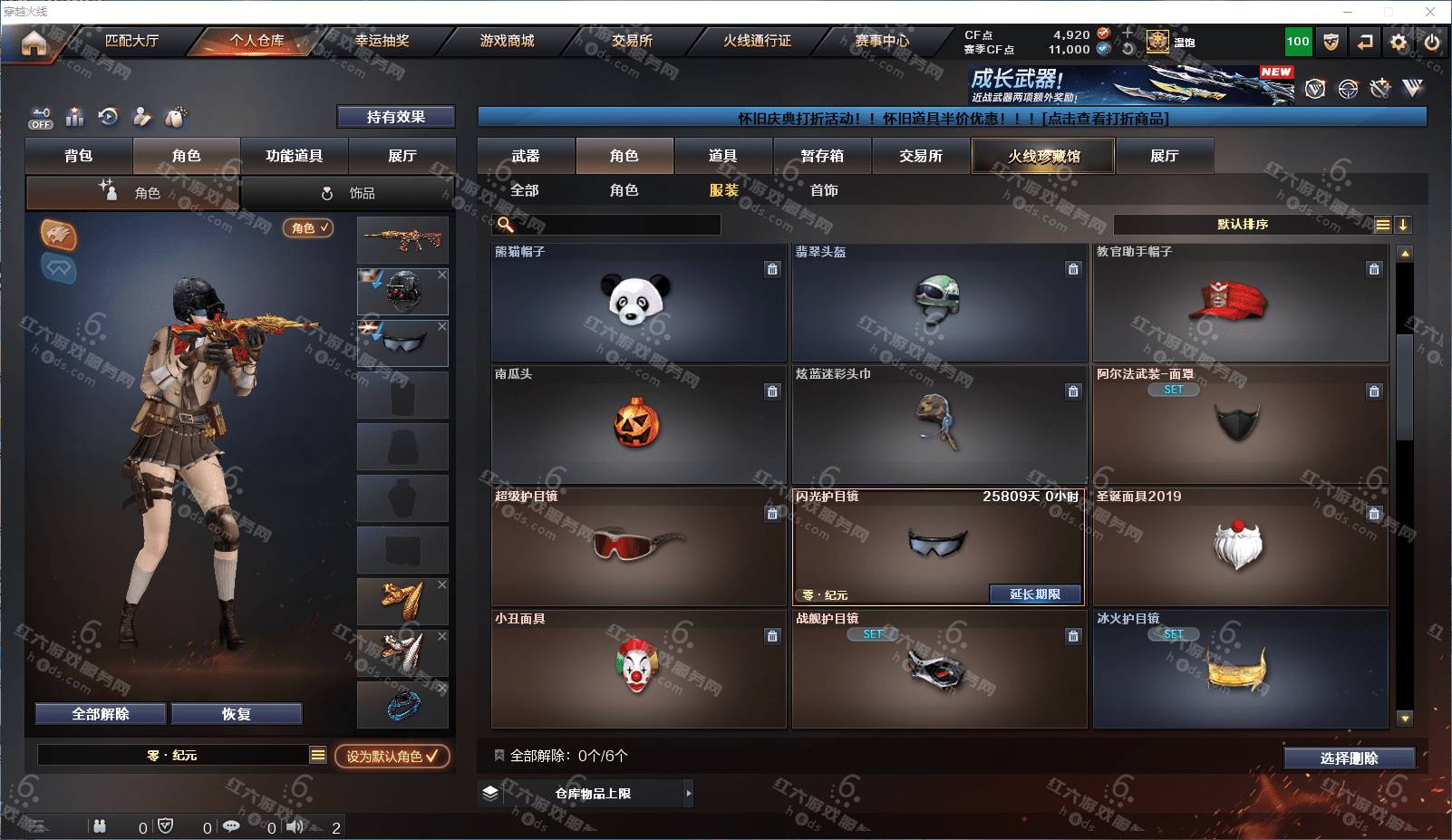Open the 火线珍藏馆 tab

coord(1043,156)
